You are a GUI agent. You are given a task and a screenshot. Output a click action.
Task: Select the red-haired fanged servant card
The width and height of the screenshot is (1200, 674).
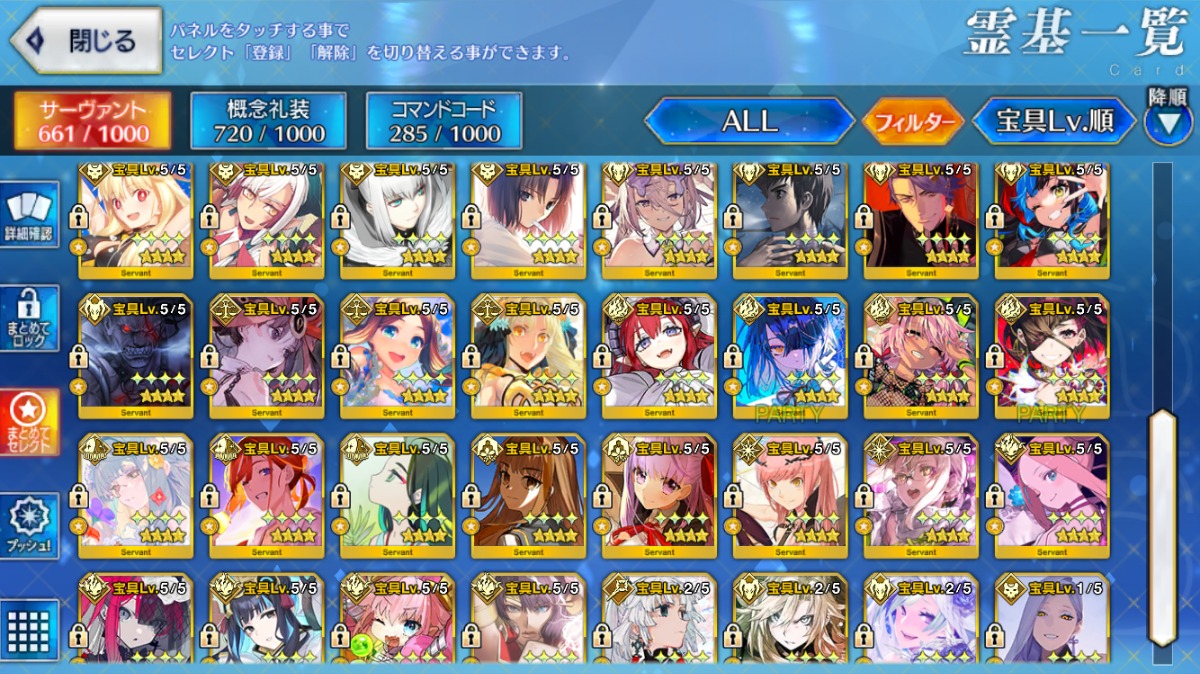click(x=659, y=355)
